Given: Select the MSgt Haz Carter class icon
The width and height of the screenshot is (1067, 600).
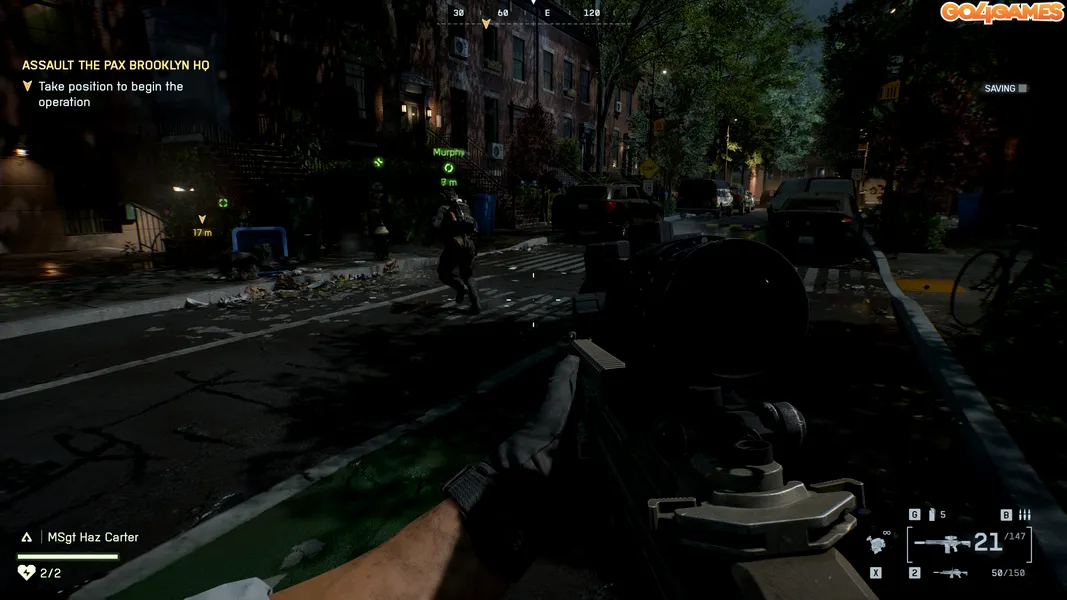Looking at the screenshot, I should (27, 537).
